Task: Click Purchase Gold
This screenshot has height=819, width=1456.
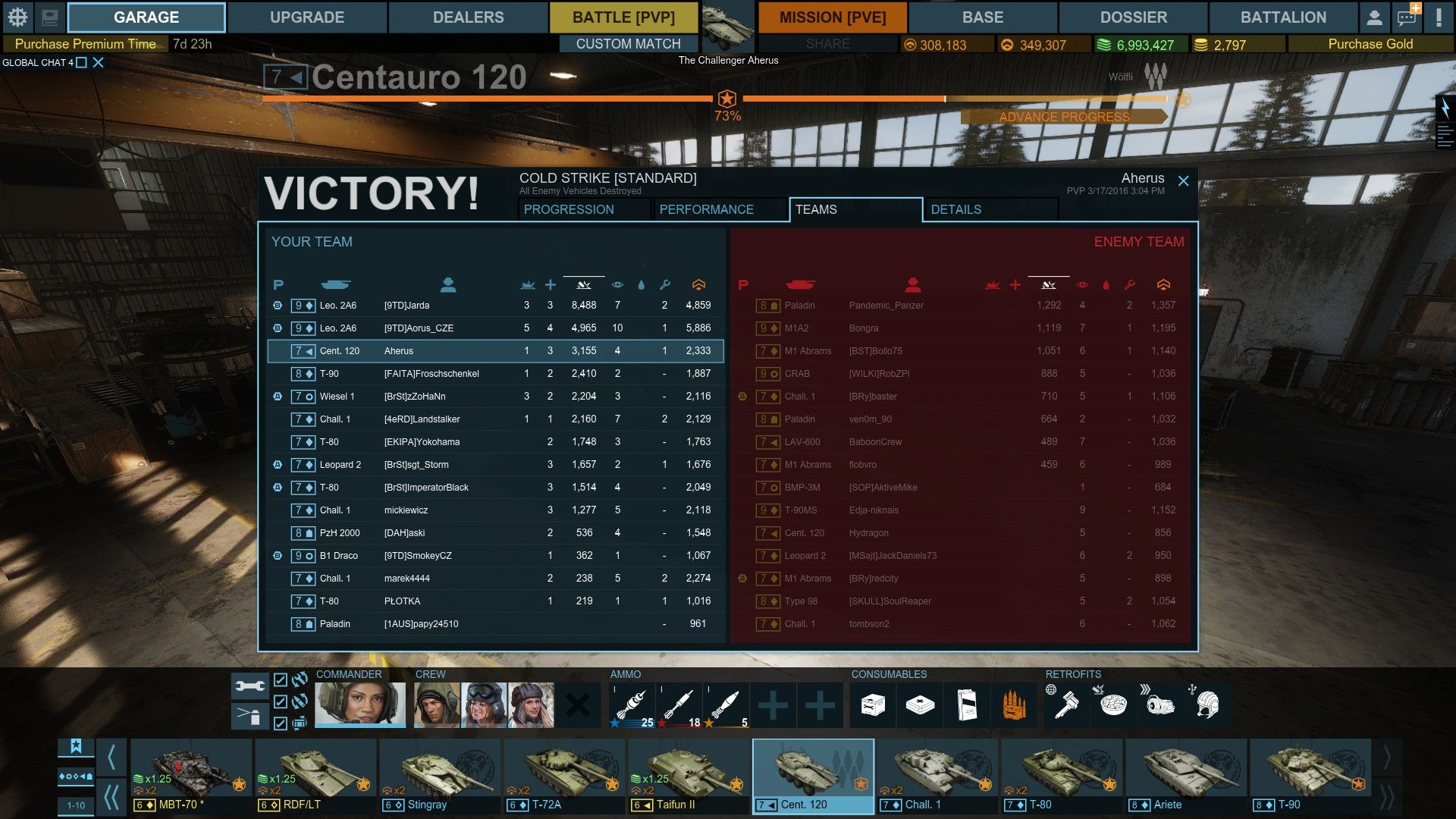Action: [x=1370, y=44]
